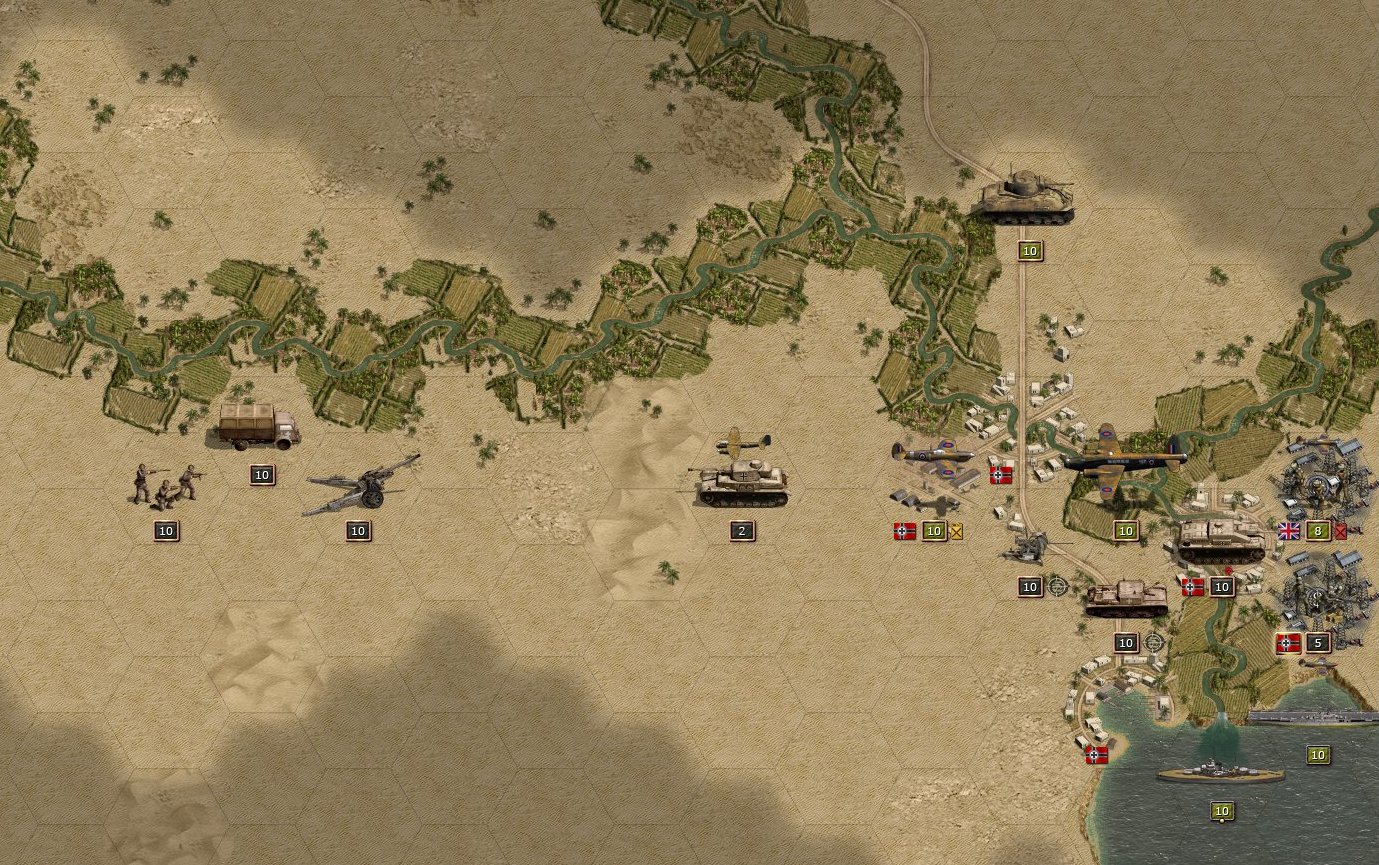Select the supply truck near the fields
The image size is (1379, 865).
pyautogui.click(x=255, y=428)
